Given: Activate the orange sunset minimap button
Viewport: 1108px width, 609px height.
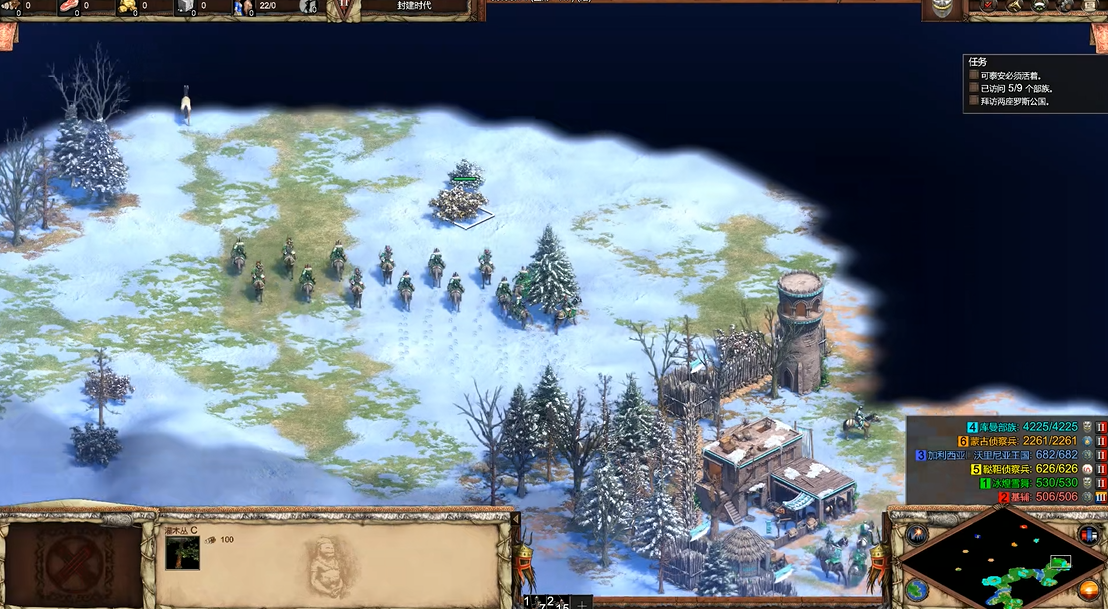Looking at the screenshot, I should coord(1088,589).
